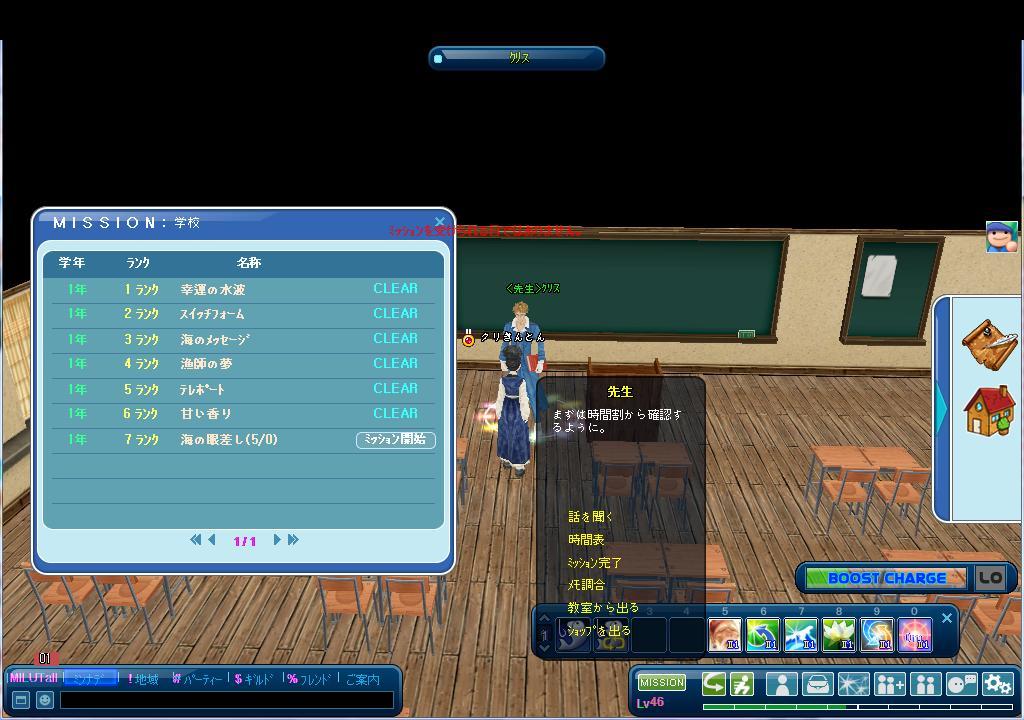
Task: Close the skill hotbar with its X
Action: [947, 618]
